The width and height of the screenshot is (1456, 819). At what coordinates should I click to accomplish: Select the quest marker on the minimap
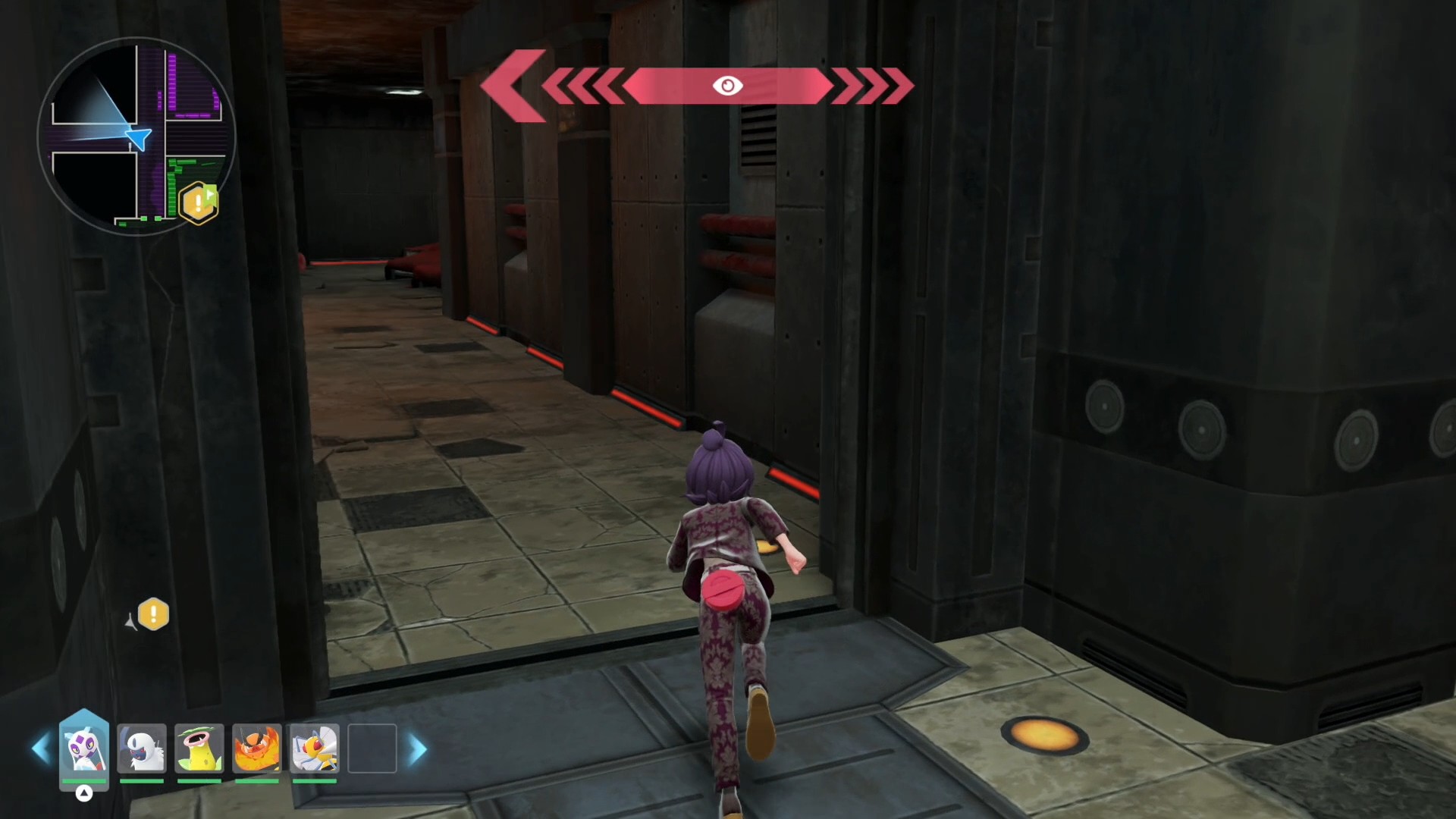click(199, 202)
